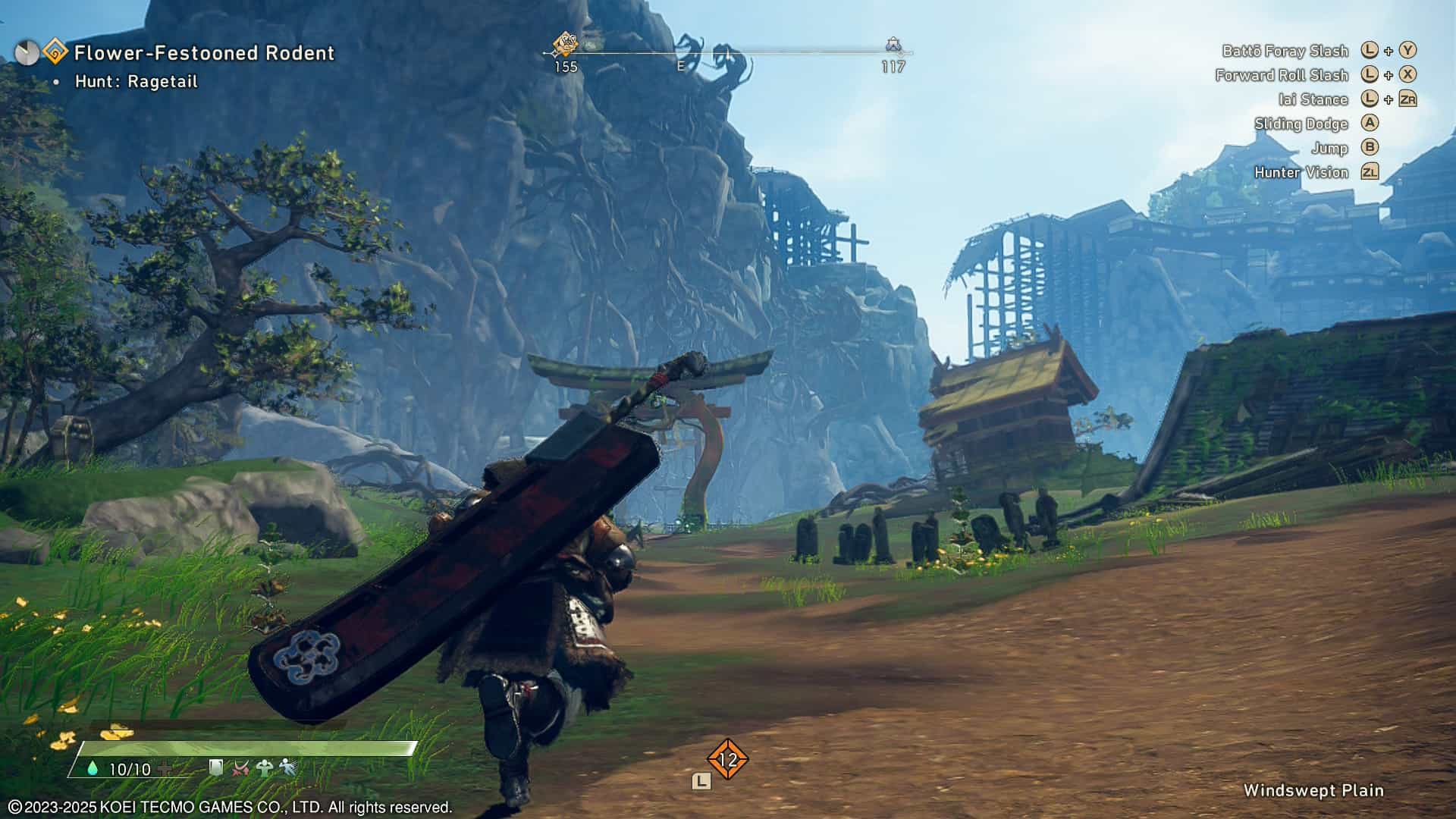
Task: Click the round clock icon beside the quest title
Action: [27, 52]
